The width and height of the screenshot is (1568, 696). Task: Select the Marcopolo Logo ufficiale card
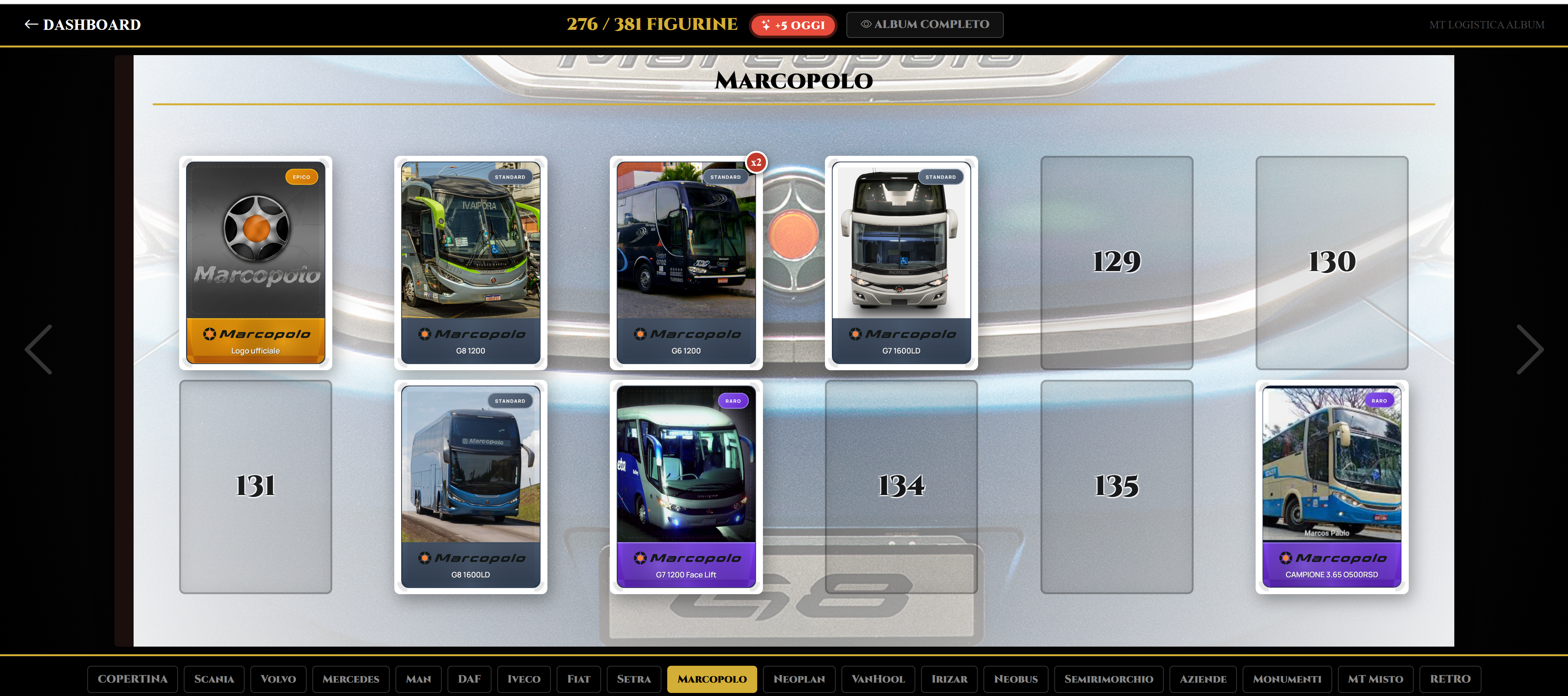(x=256, y=263)
